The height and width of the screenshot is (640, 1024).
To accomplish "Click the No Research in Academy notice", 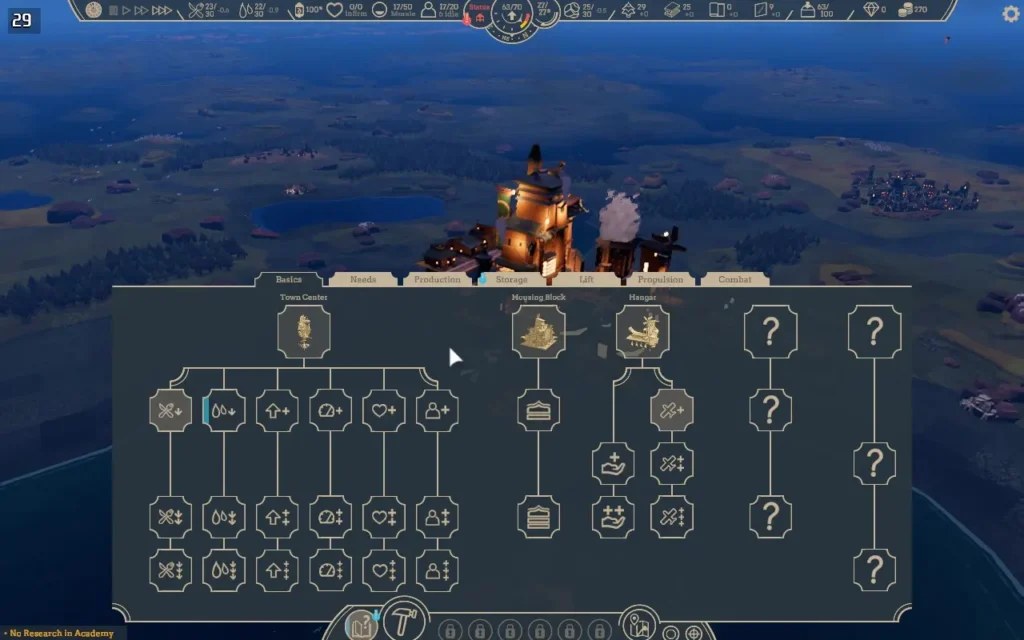I will (x=62, y=633).
